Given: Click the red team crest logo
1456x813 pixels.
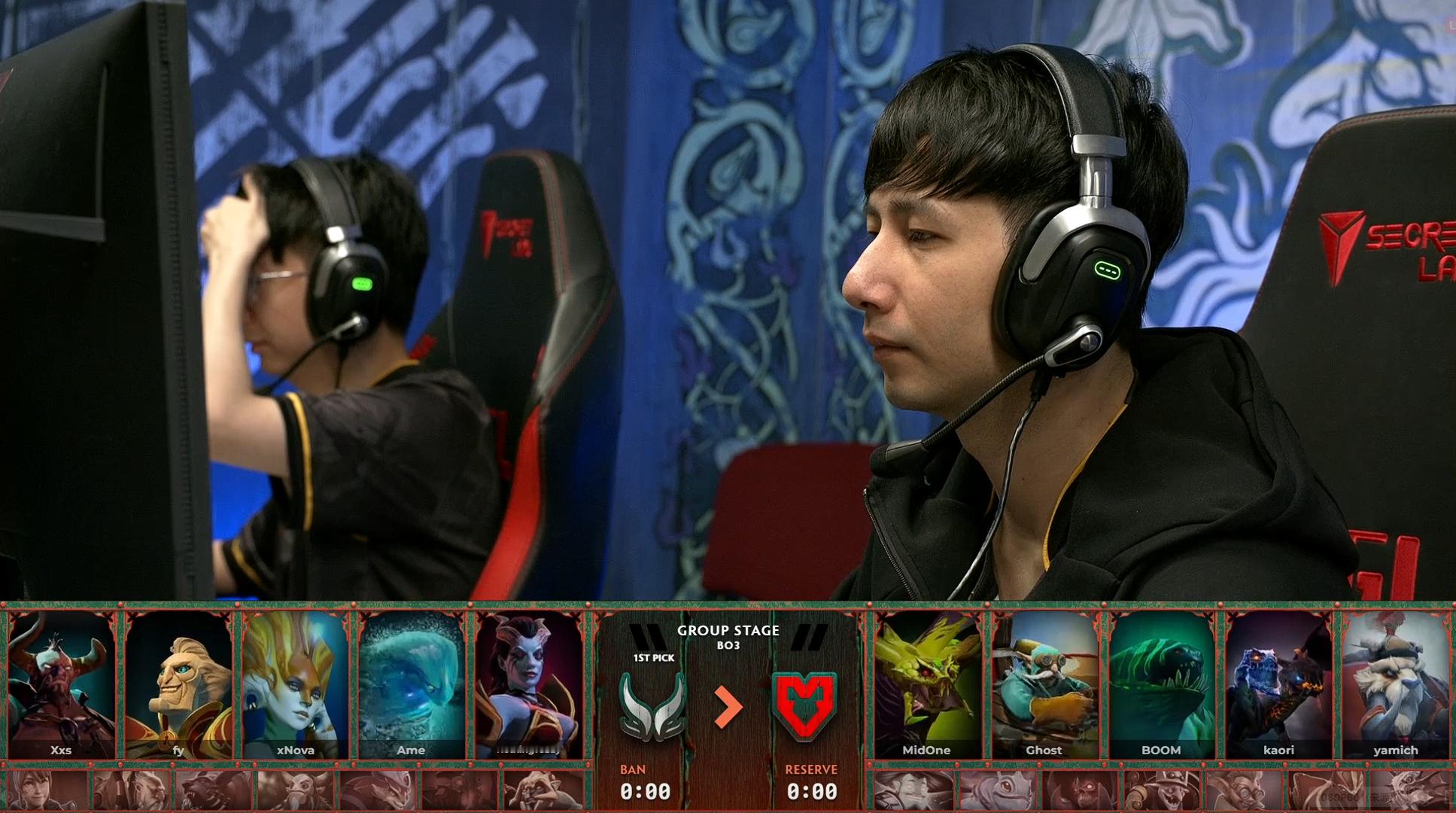Looking at the screenshot, I should (x=803, y=706).
